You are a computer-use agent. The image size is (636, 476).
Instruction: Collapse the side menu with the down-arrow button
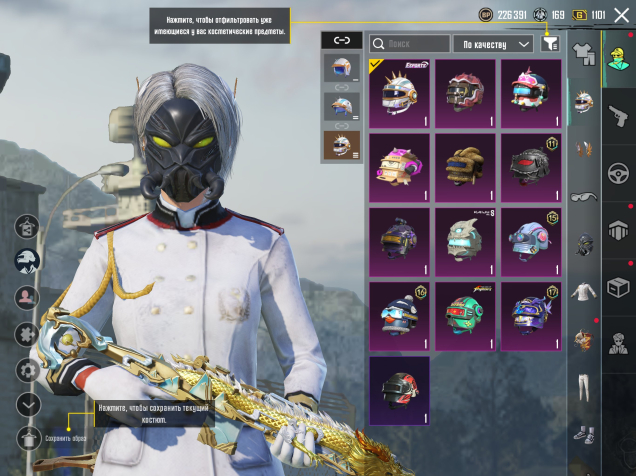(x=29, y=404)
